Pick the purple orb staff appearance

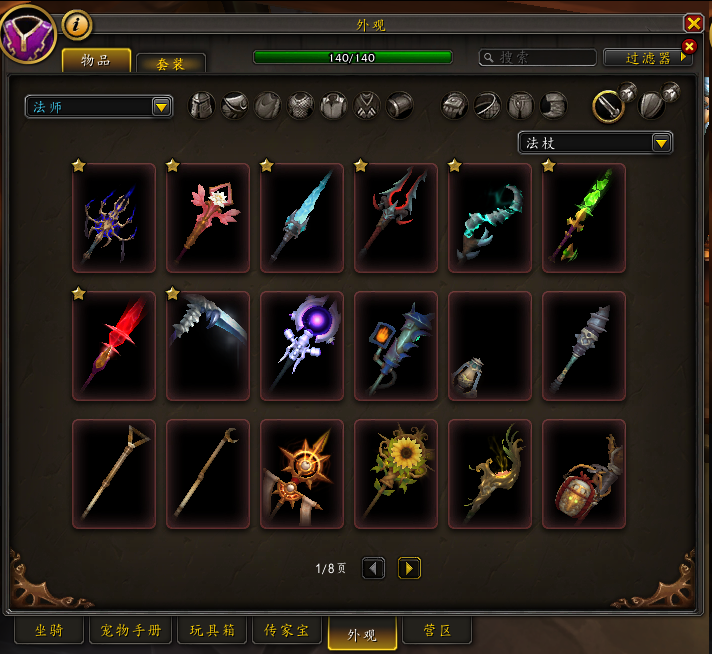coord(302,346)
